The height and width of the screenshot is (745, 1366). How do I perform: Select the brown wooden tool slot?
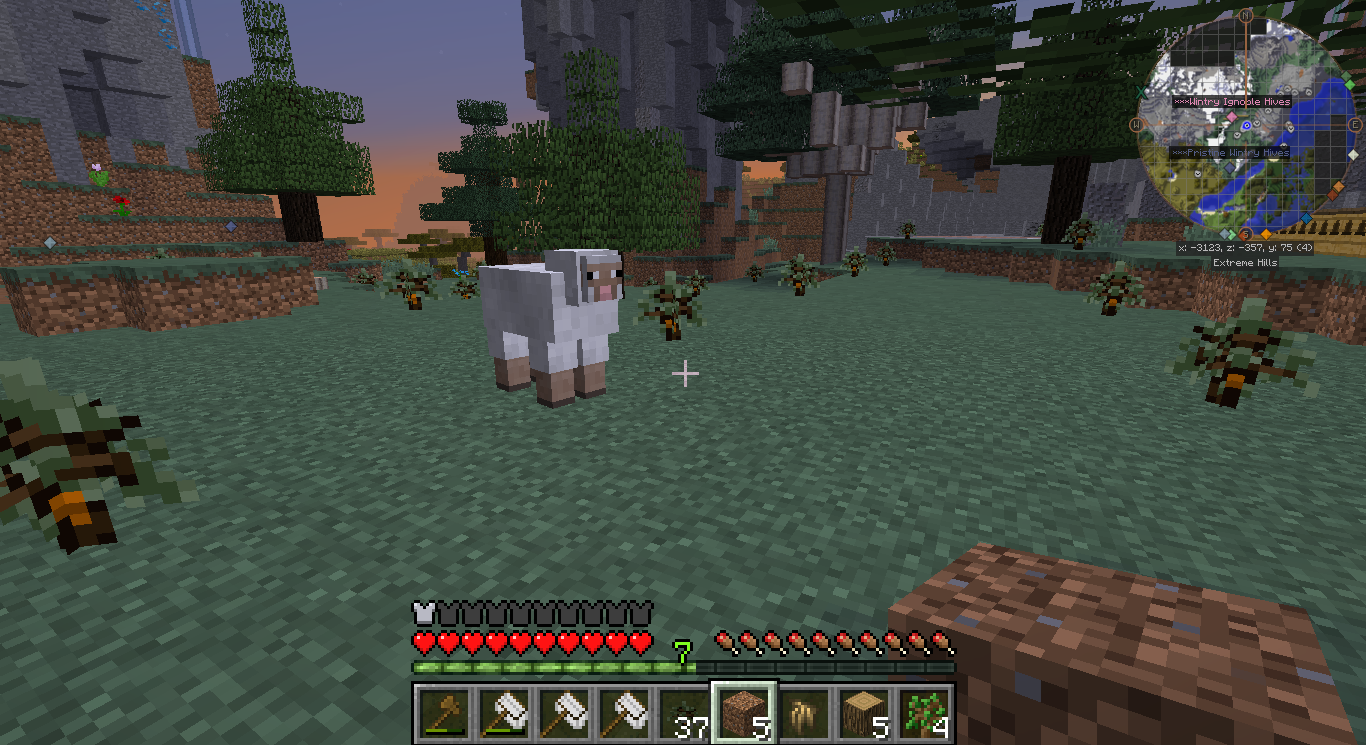[x=442, y=714]
